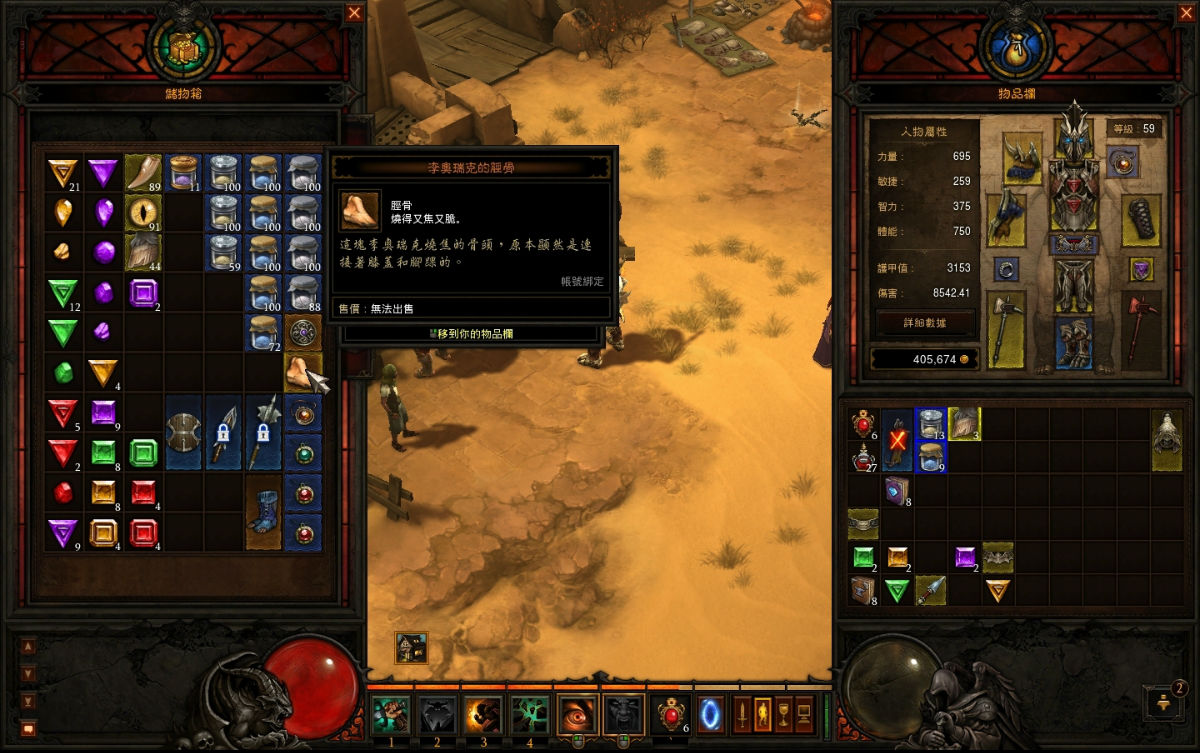Open the game menu computer icon

tap(803, 714)
